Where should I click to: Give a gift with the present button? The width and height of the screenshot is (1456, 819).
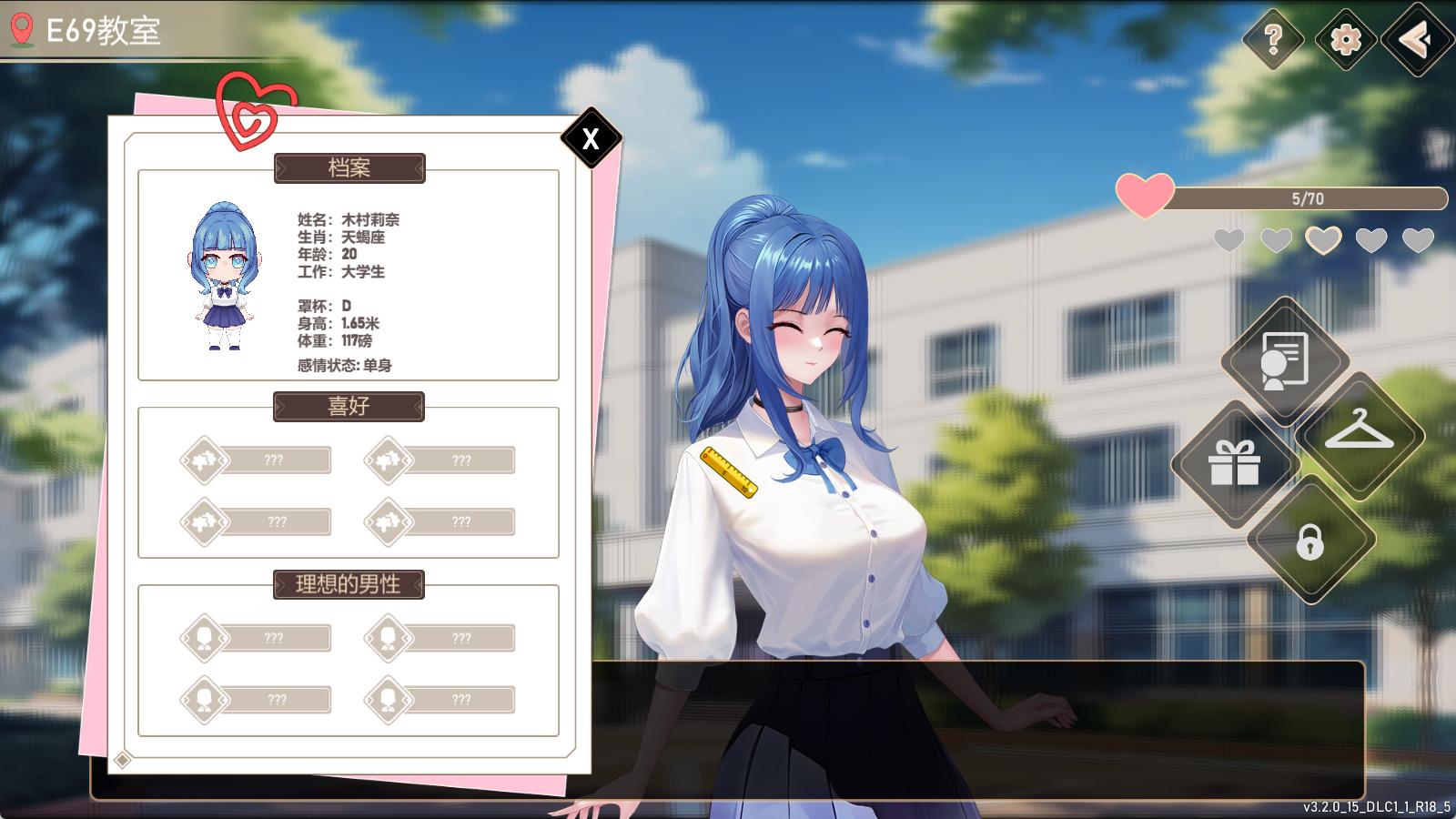(1234, 463)
